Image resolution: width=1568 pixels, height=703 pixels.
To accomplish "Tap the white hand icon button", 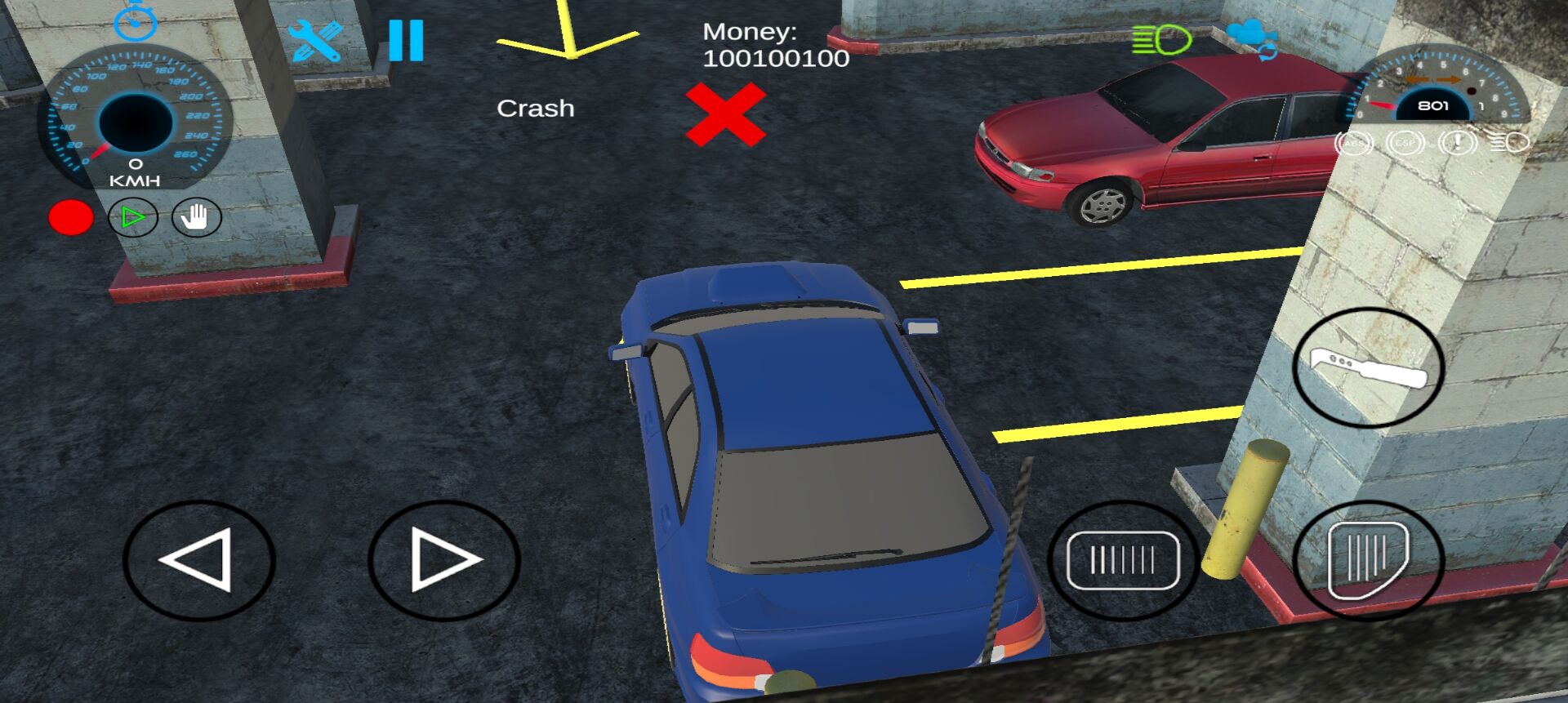I will [196, 218].
